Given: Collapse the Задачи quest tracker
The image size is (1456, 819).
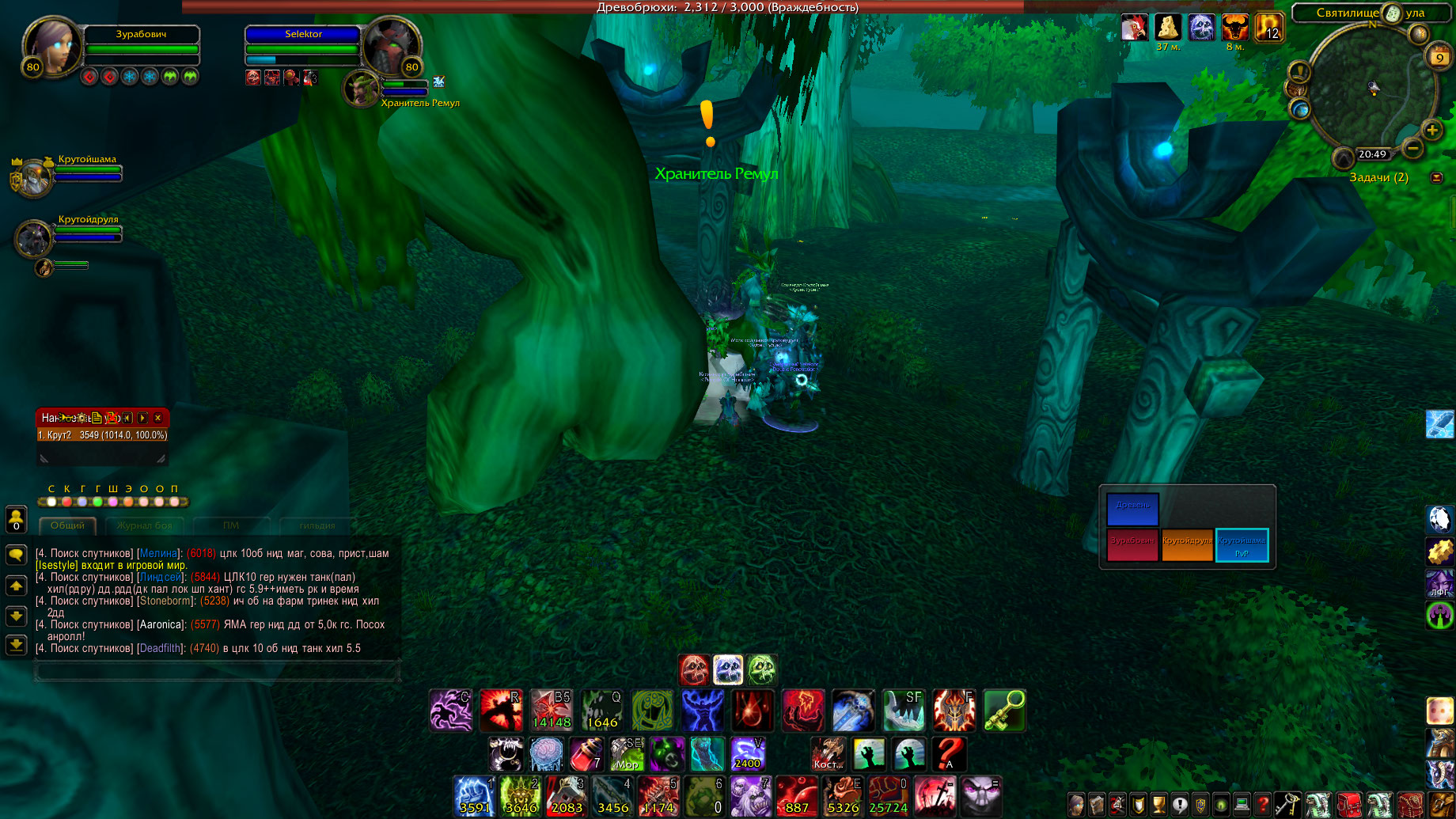Looking at the screenshot, I should pos(1437,177).
